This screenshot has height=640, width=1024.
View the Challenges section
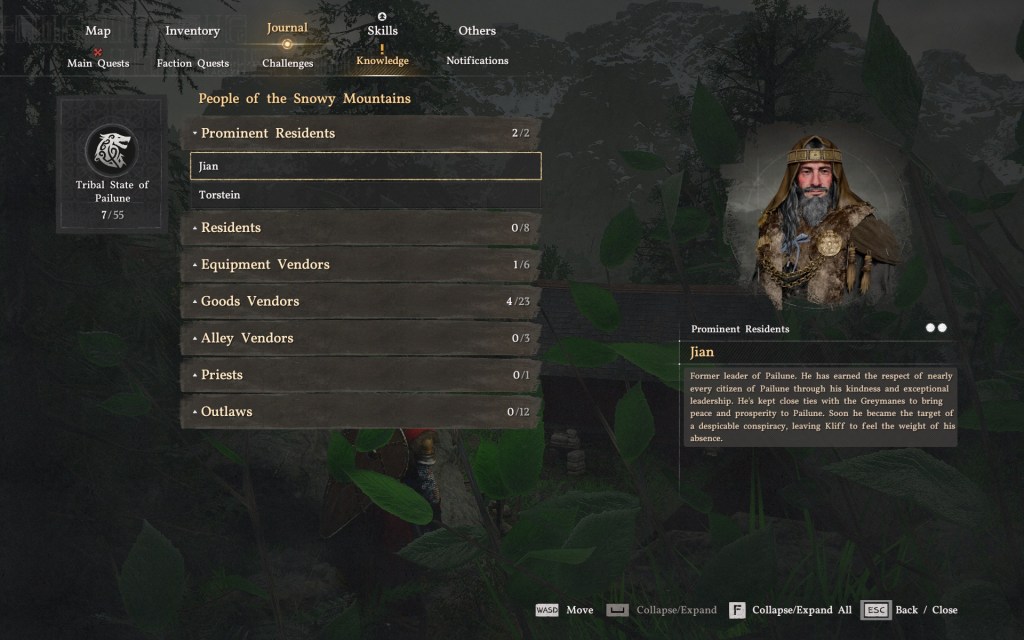click(x=288, y=63)
